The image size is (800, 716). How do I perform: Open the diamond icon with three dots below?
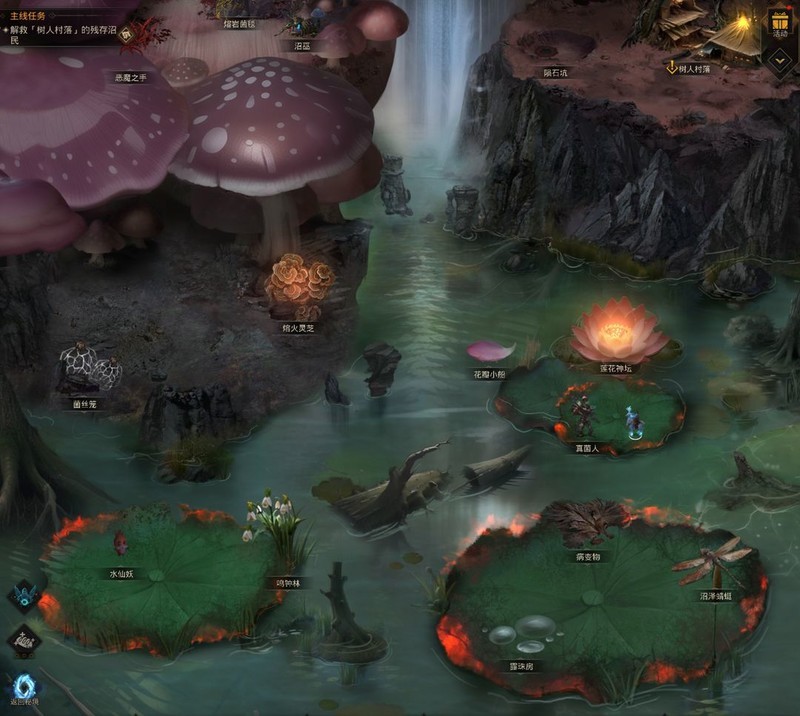[22, 641]
